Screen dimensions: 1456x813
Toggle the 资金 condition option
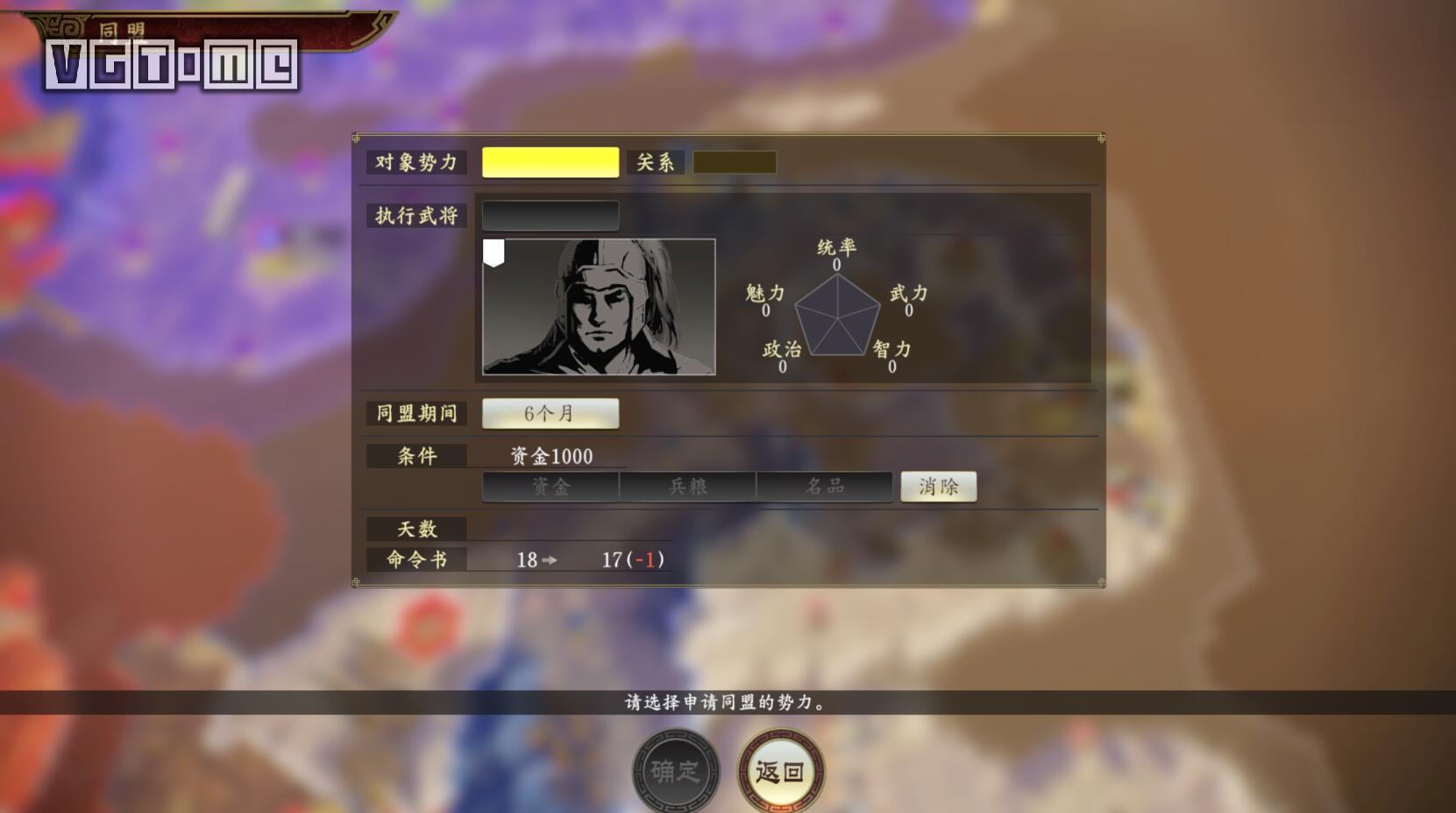(x=550, y=486)
